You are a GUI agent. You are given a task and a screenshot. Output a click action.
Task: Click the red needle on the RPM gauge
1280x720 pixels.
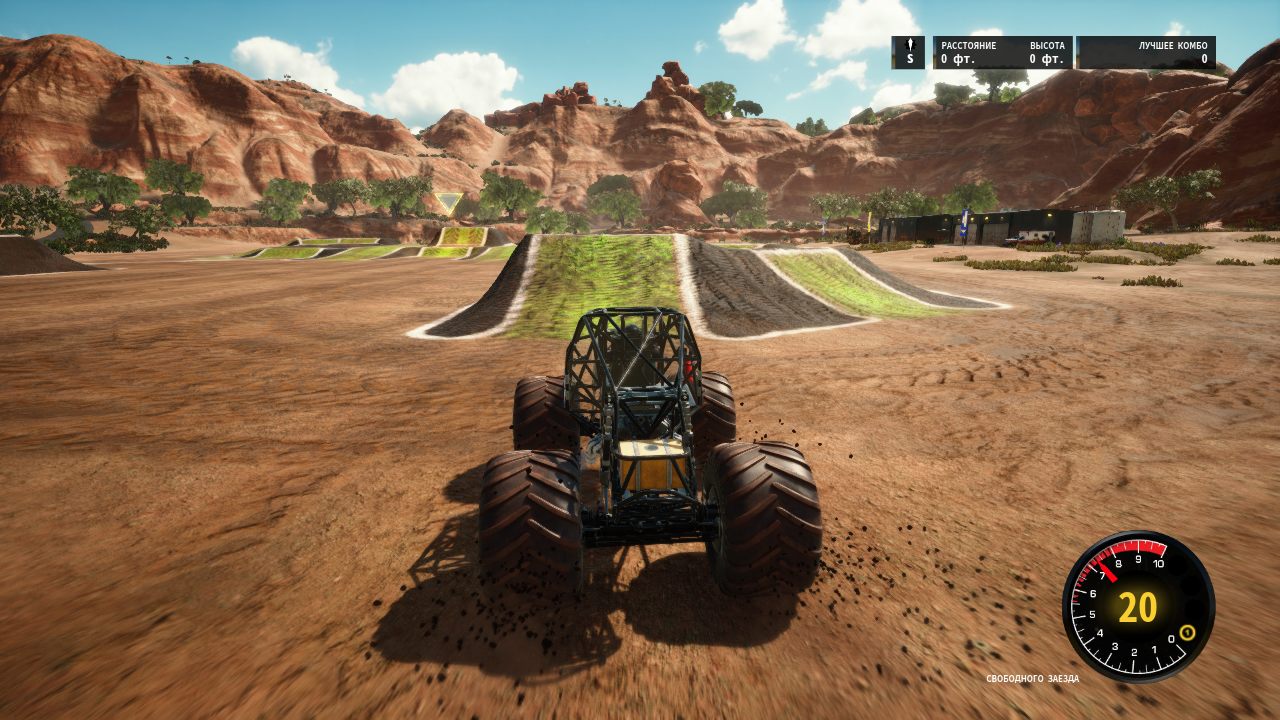click(x=1108, y=572)
